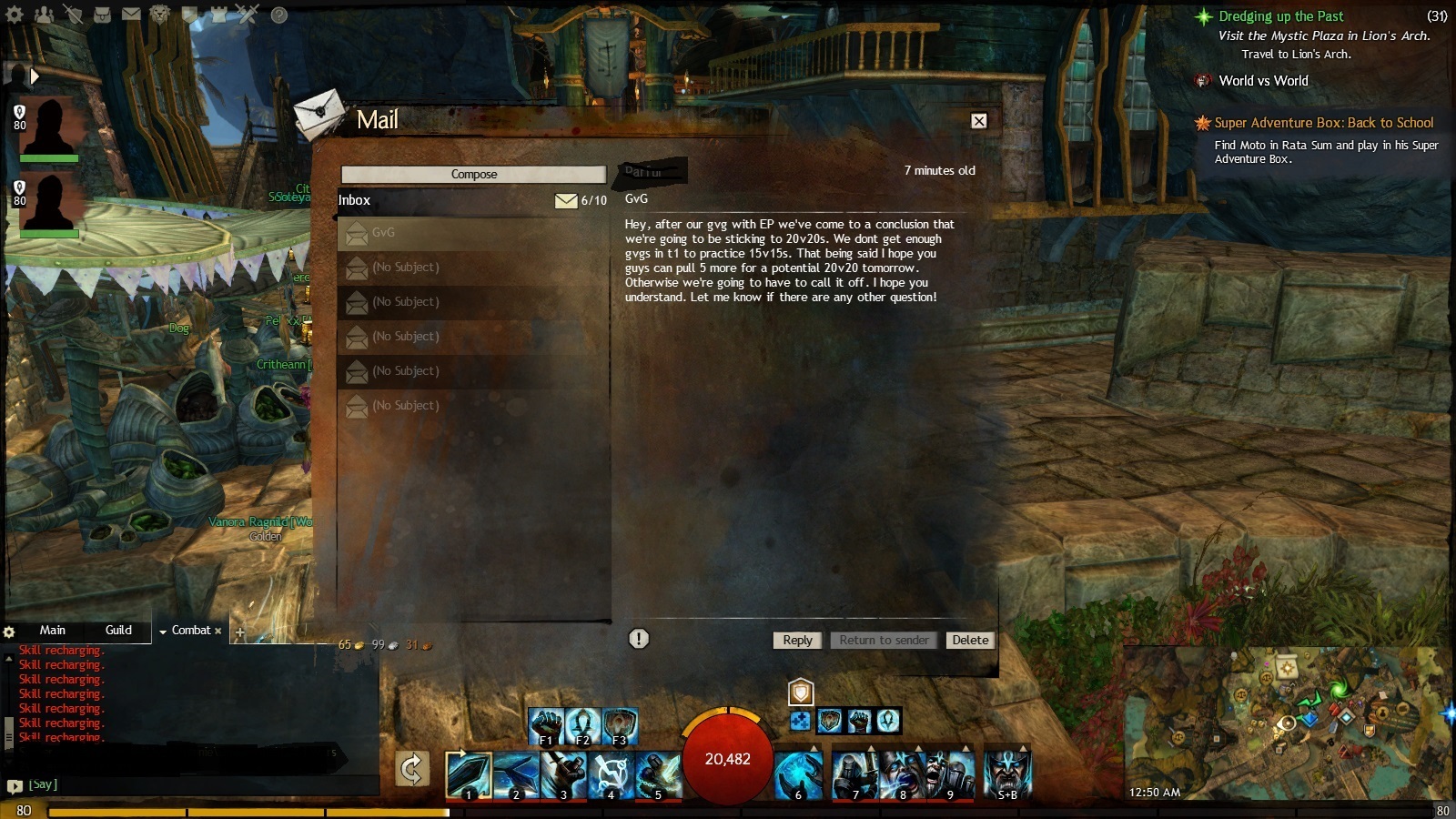Report the mail with the exclamation icon

point(639,639)
